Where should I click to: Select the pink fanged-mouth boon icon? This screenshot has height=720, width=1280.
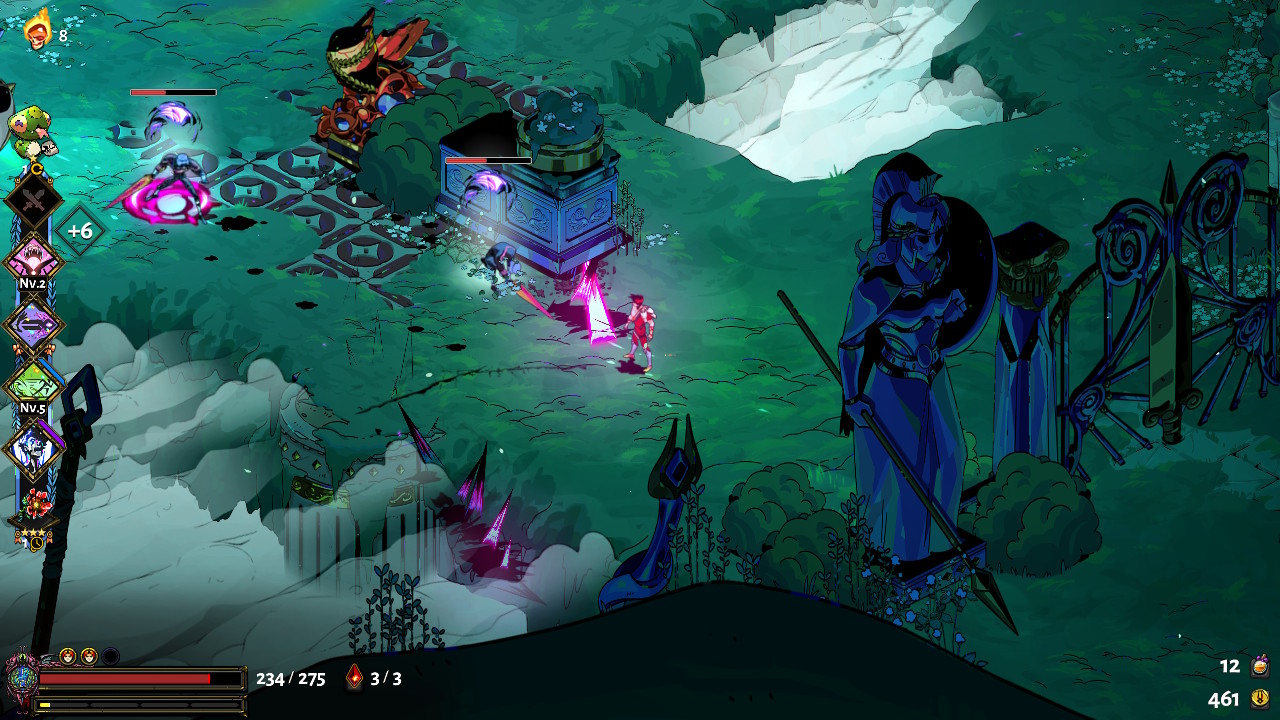point(34,260)
